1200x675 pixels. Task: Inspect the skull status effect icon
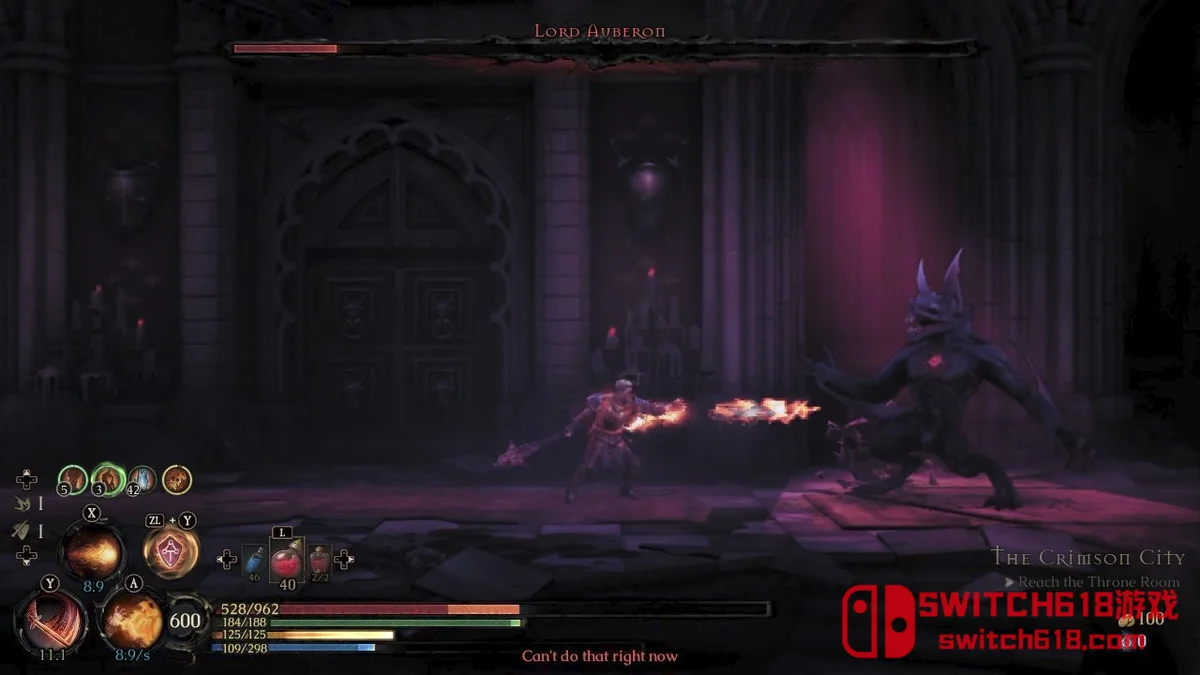coord(177,480)
